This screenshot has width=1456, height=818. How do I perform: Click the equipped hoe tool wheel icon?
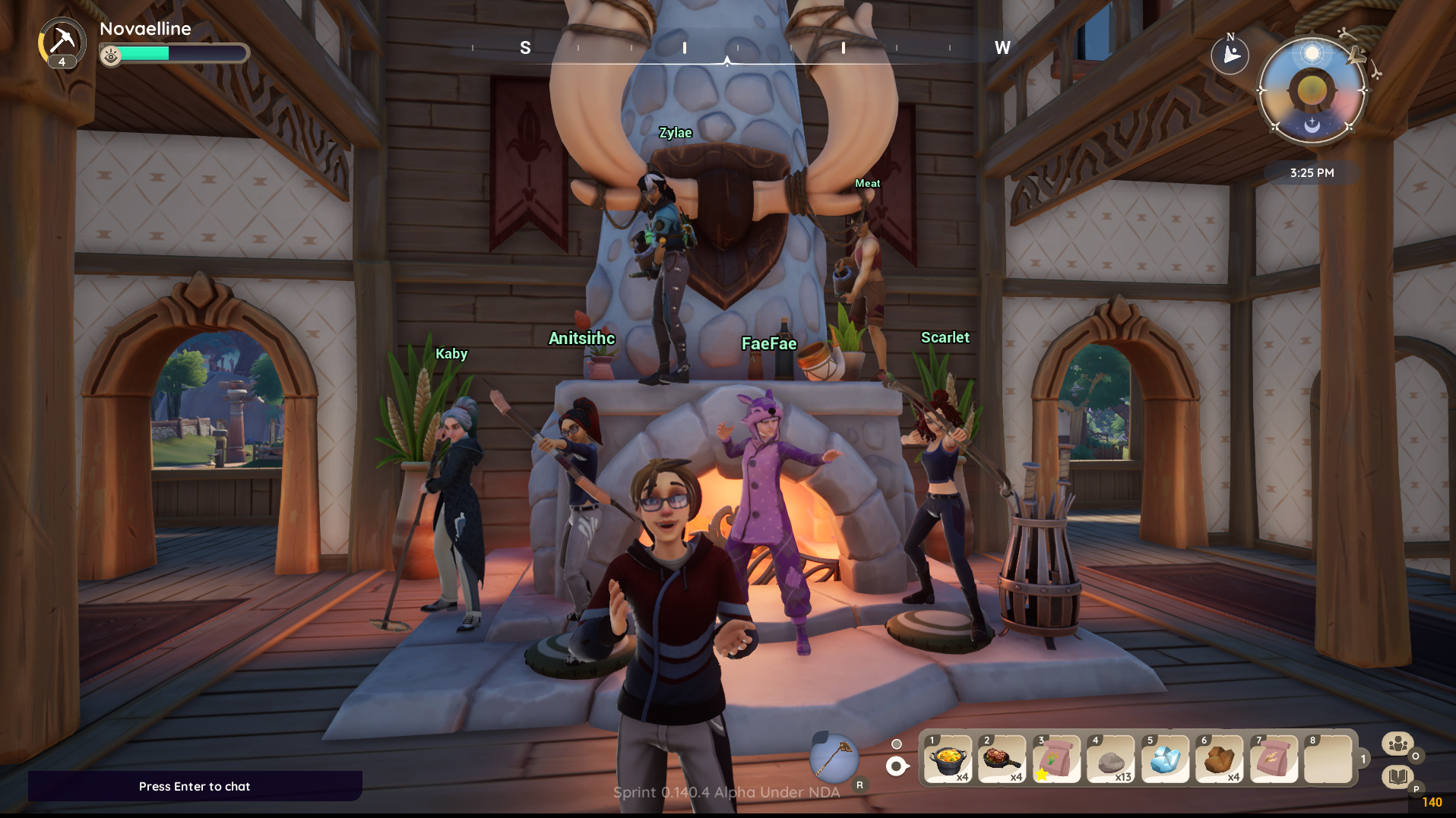tap(834, 759)
